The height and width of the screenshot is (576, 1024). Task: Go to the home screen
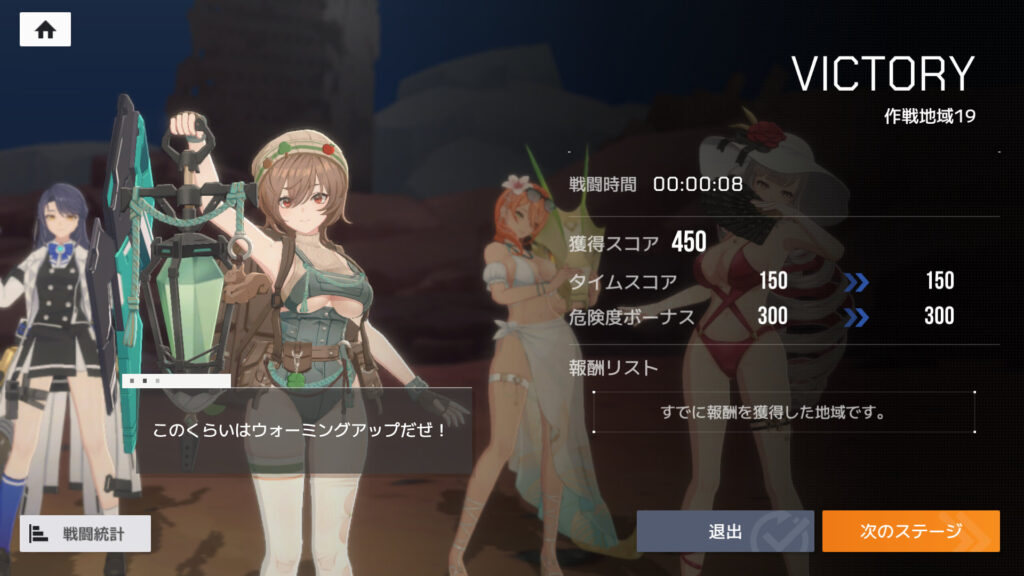pos(45,29)
